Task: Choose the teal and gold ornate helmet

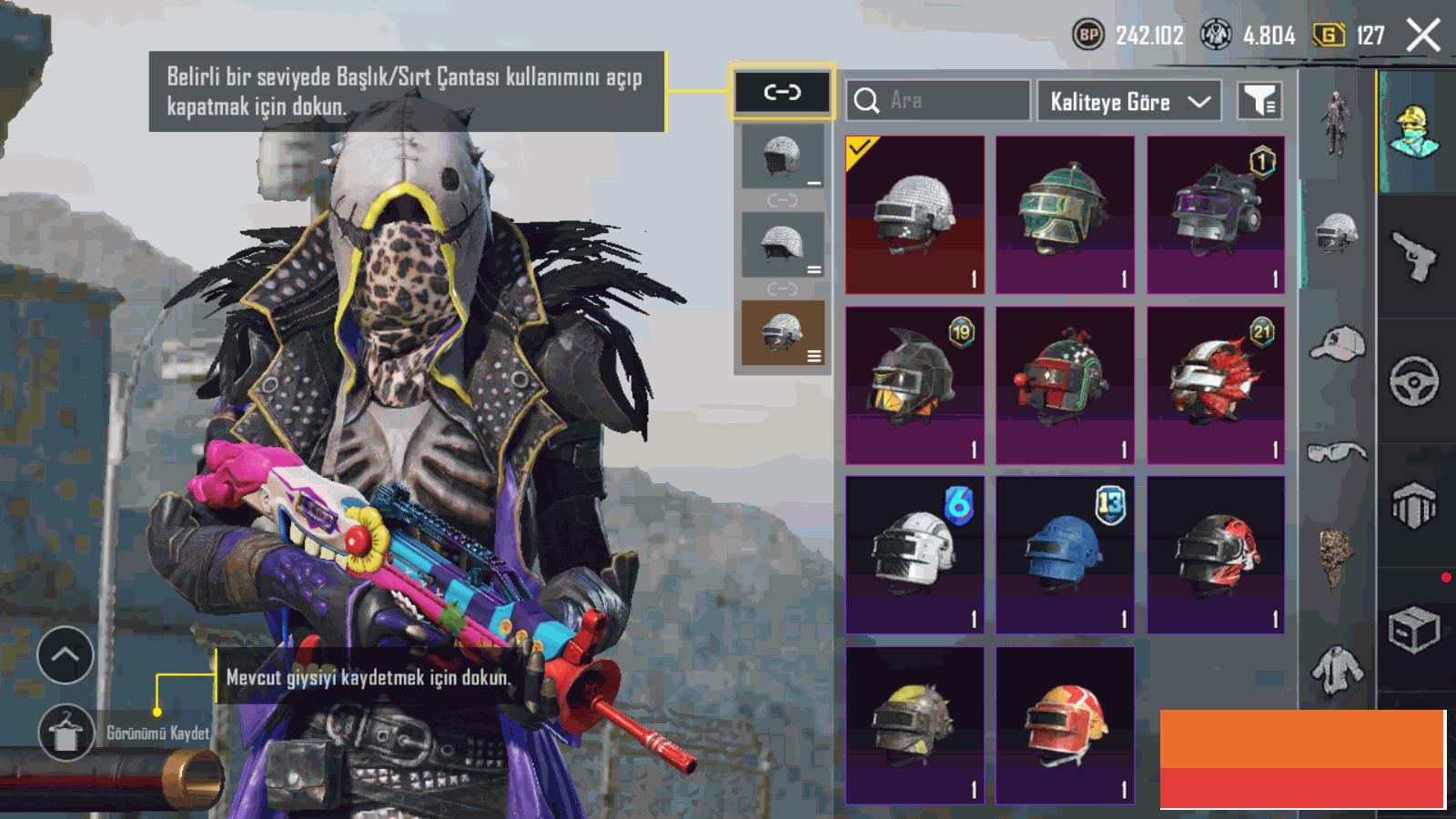Action: 1065,215
